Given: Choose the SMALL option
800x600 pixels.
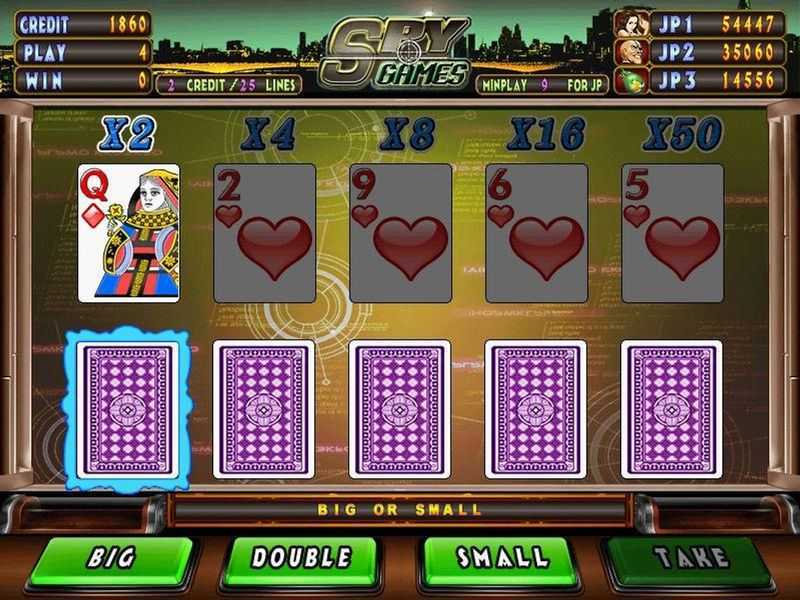Looking at the screenshot, I should tap(502, 558).
